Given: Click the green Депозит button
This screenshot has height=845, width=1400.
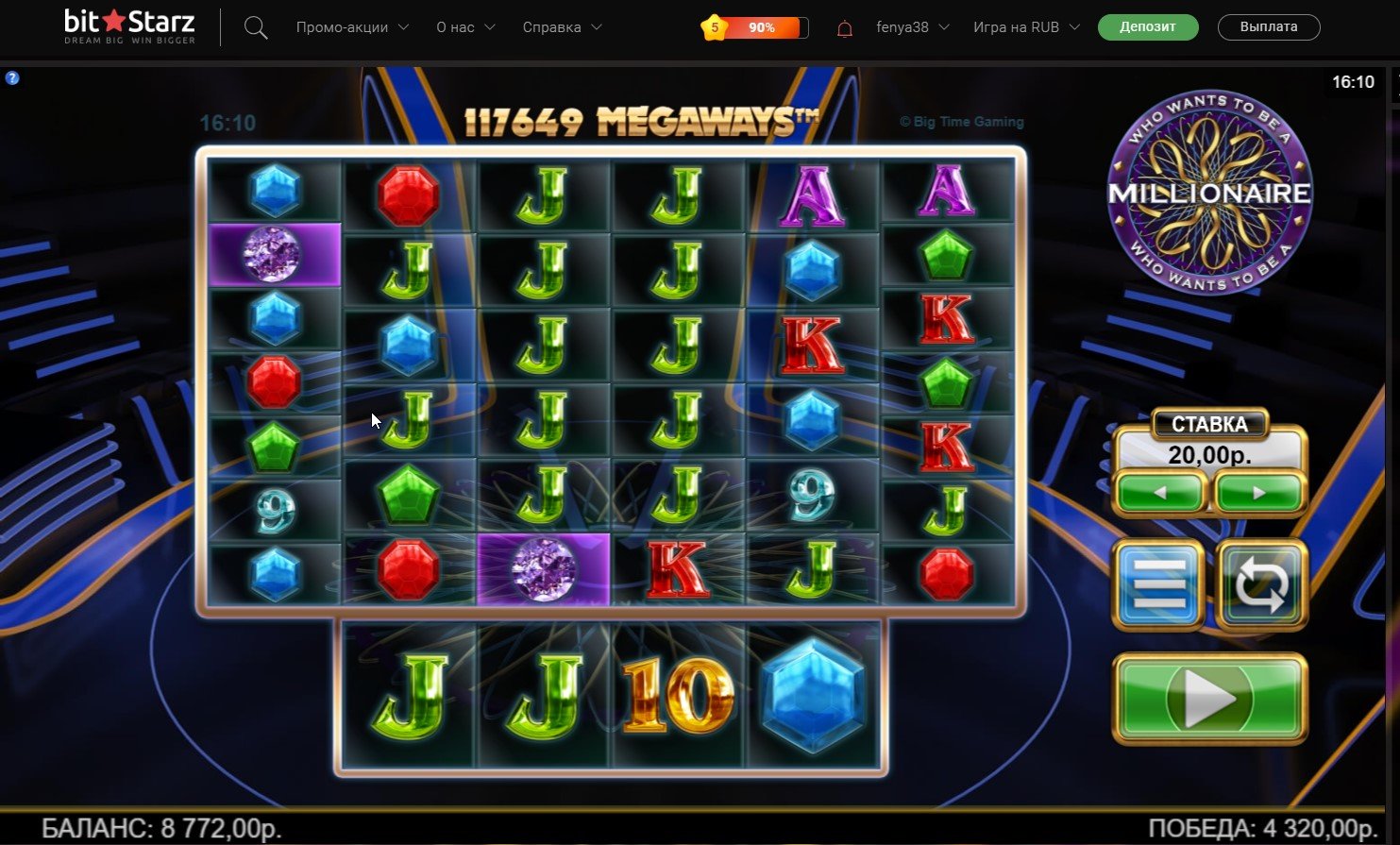Looking at the screenshot, I should click(1148, 27).
